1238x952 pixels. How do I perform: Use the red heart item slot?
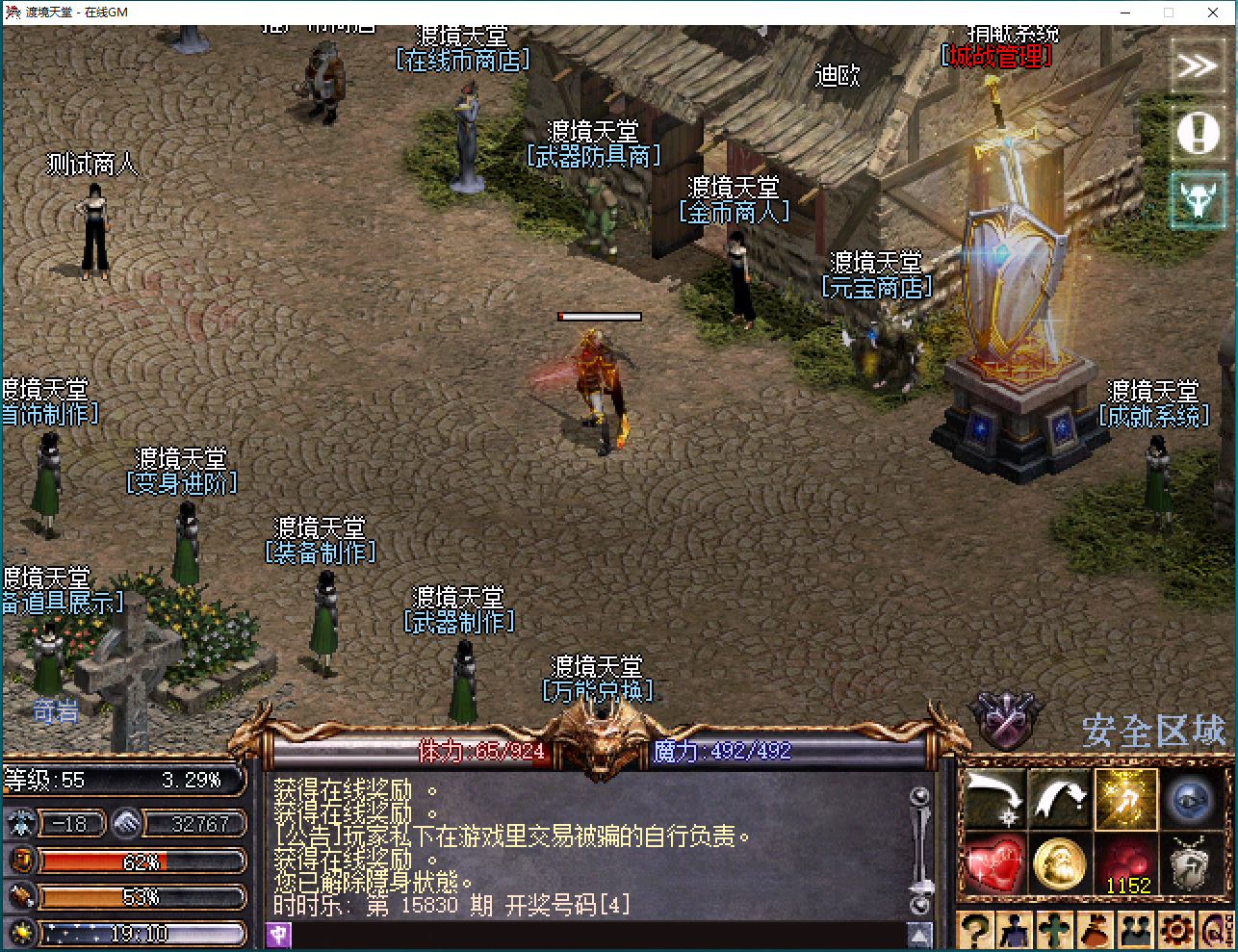[994, 863]
